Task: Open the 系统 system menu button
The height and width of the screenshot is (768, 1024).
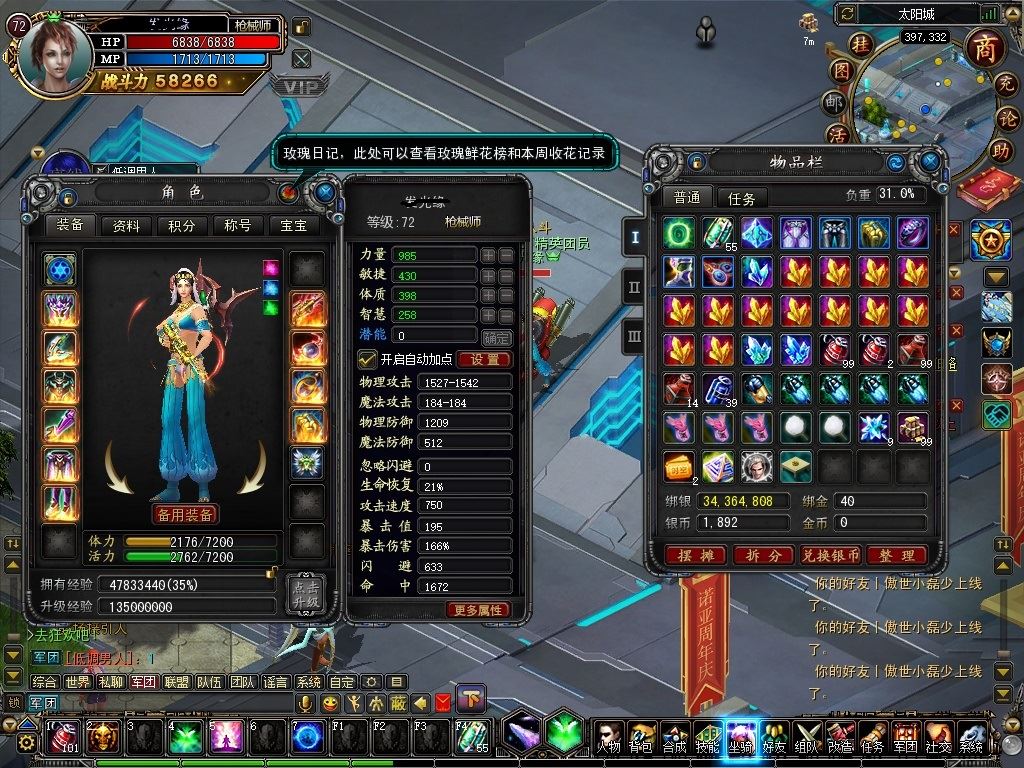Action: coord(971,738)
